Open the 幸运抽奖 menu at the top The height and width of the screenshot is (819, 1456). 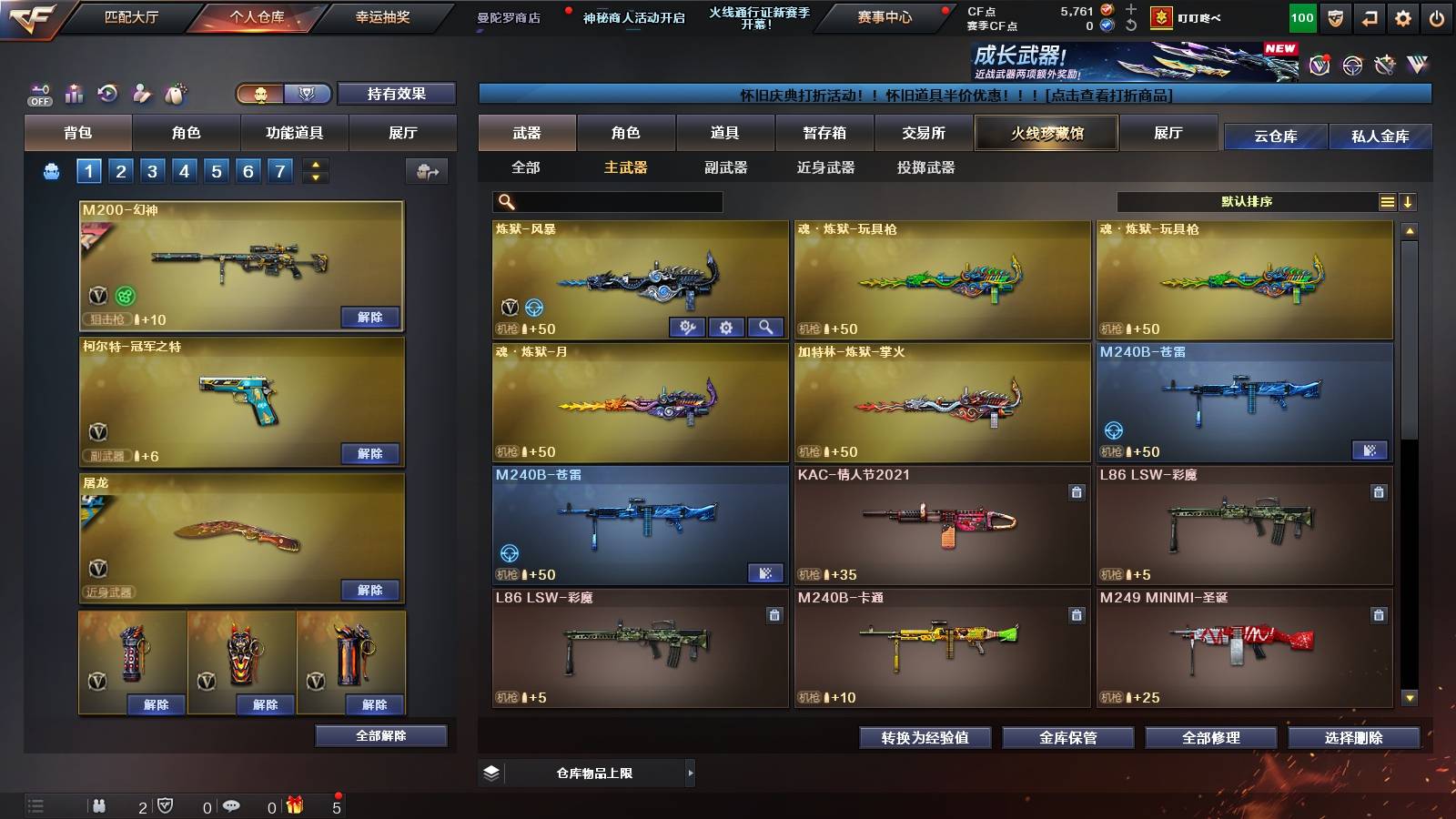click(381, 16)
